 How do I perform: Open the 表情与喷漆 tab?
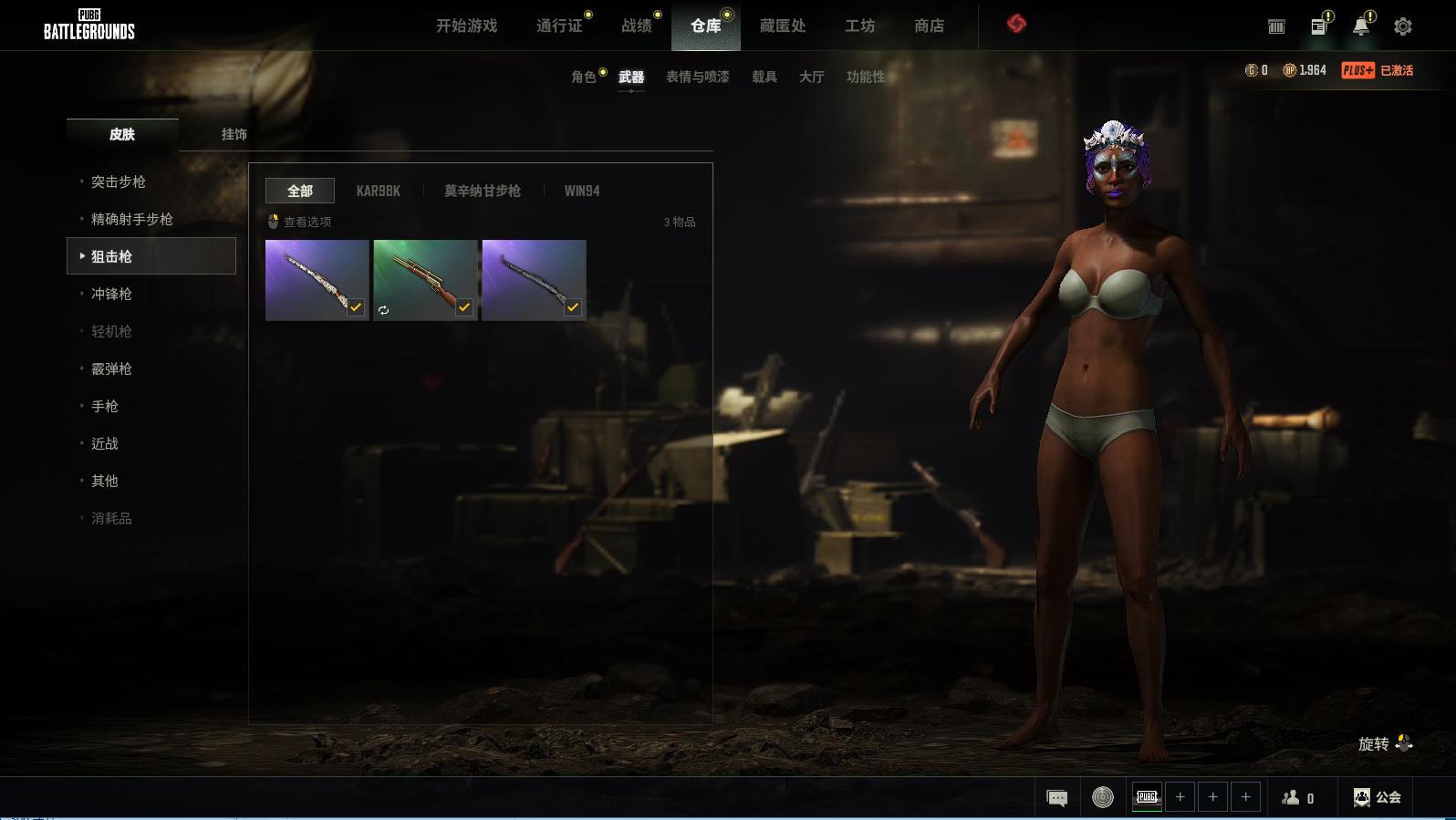(697, 78)
